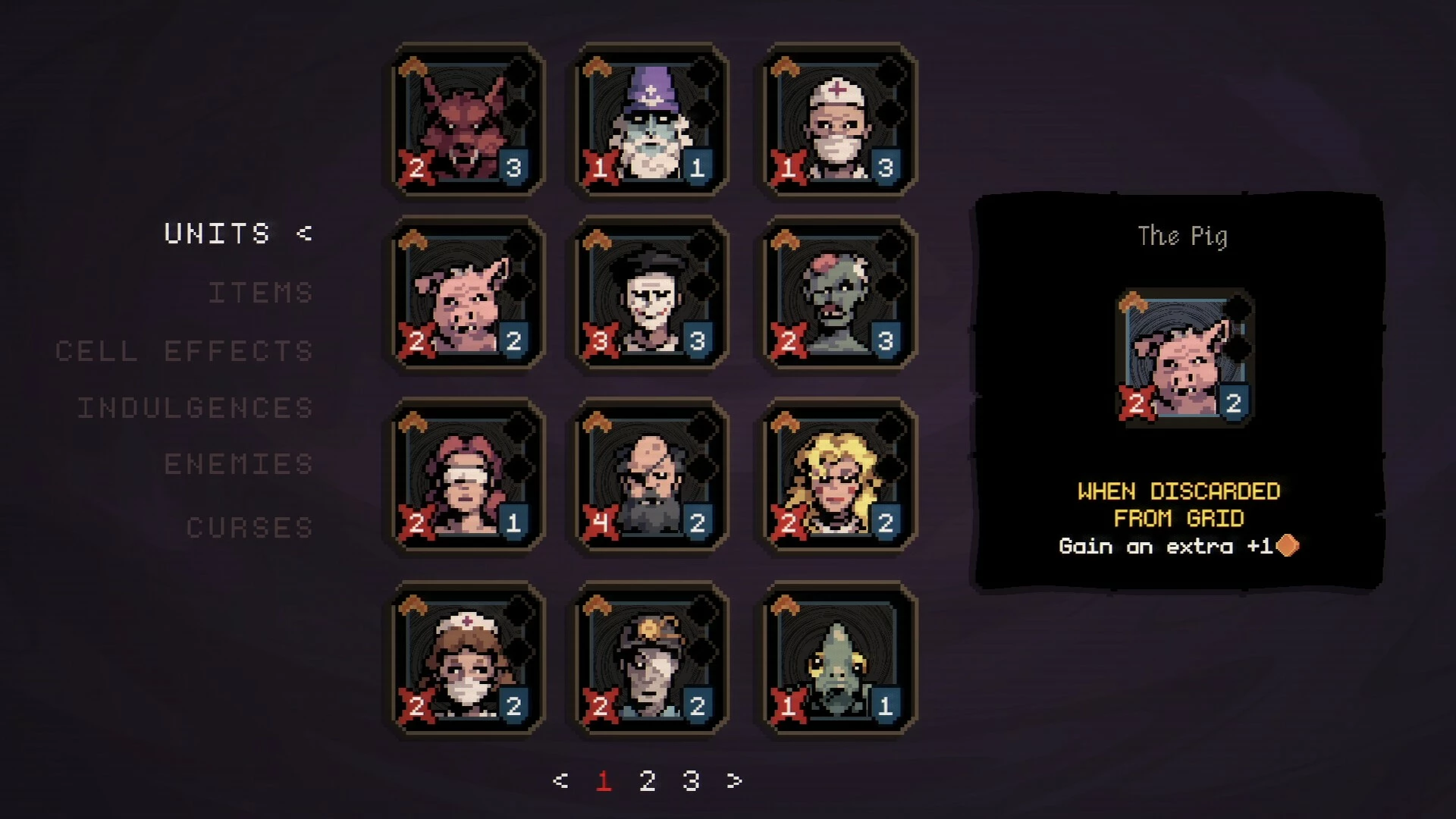Choose the green zombie unit card
Screen dimensions: 1456x819
839,295
